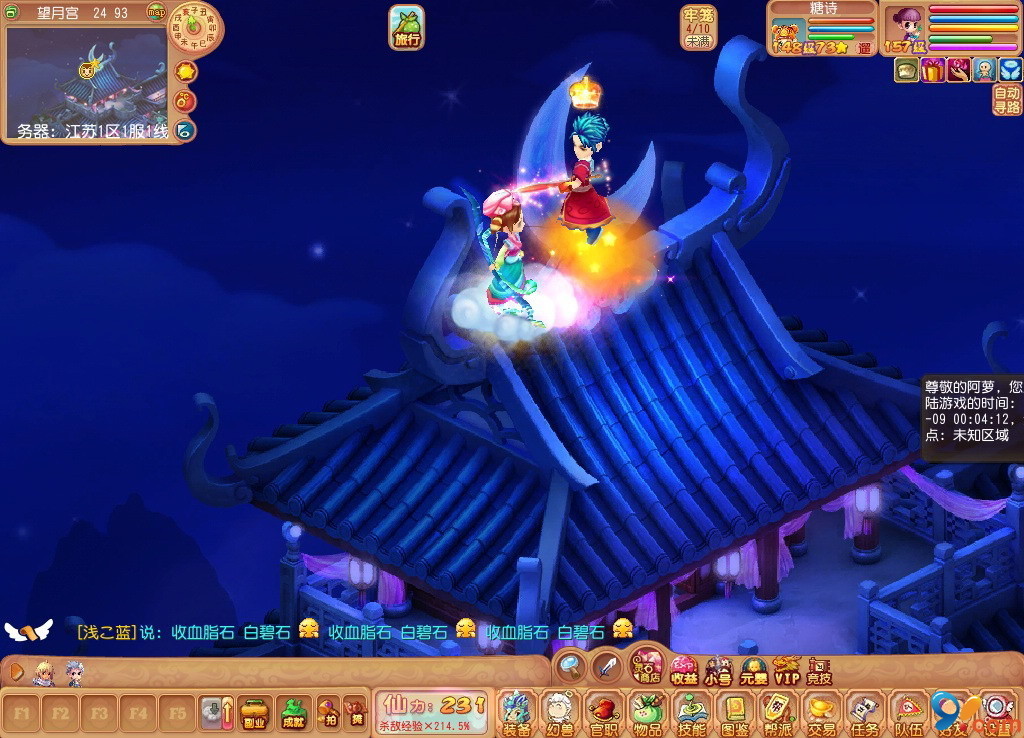
Task: Open the 队伍 team menu
Action: tap(908, 712)
